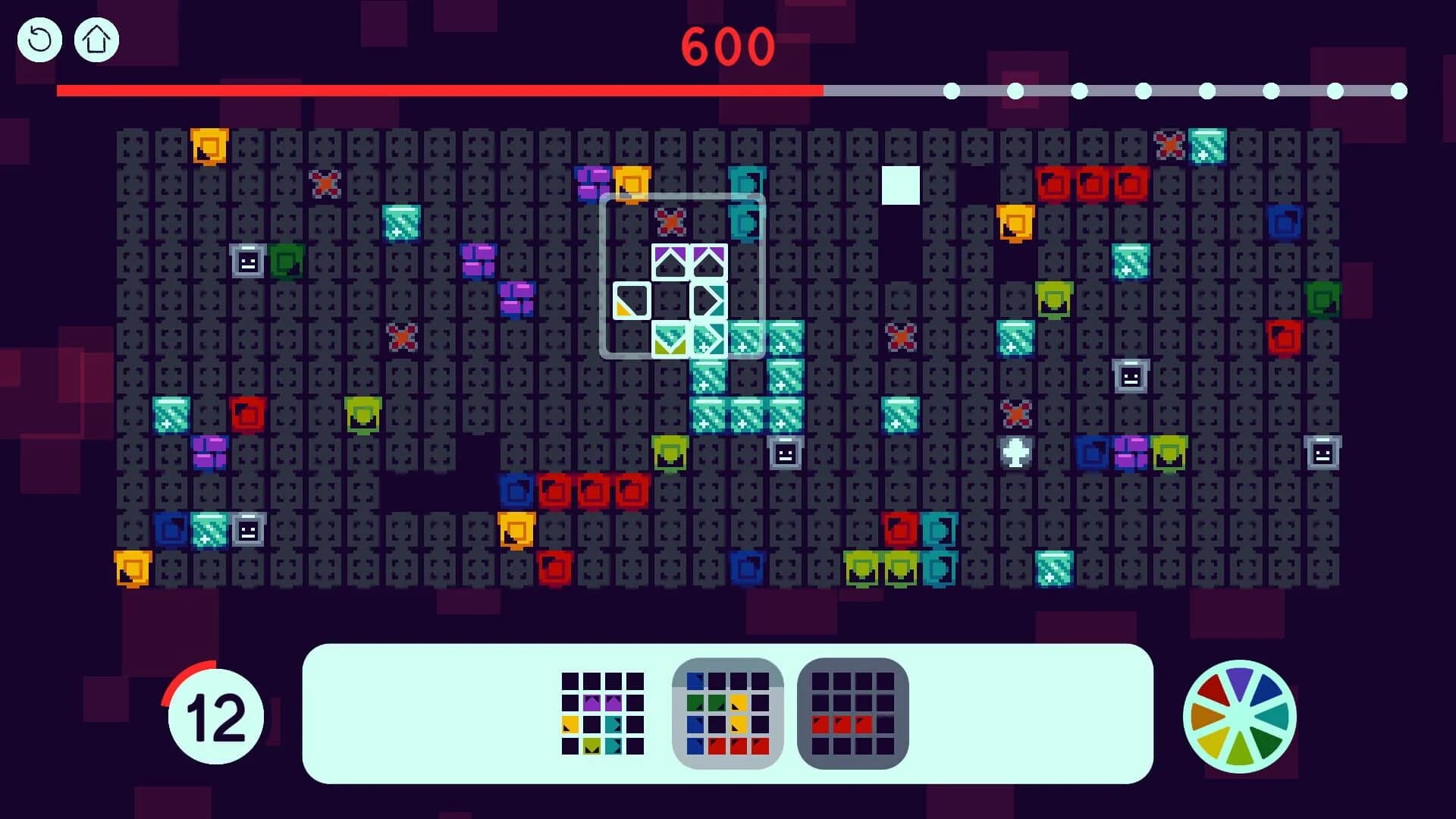Click the rightmost milestone dot on the progress bar

[1398, 91]
